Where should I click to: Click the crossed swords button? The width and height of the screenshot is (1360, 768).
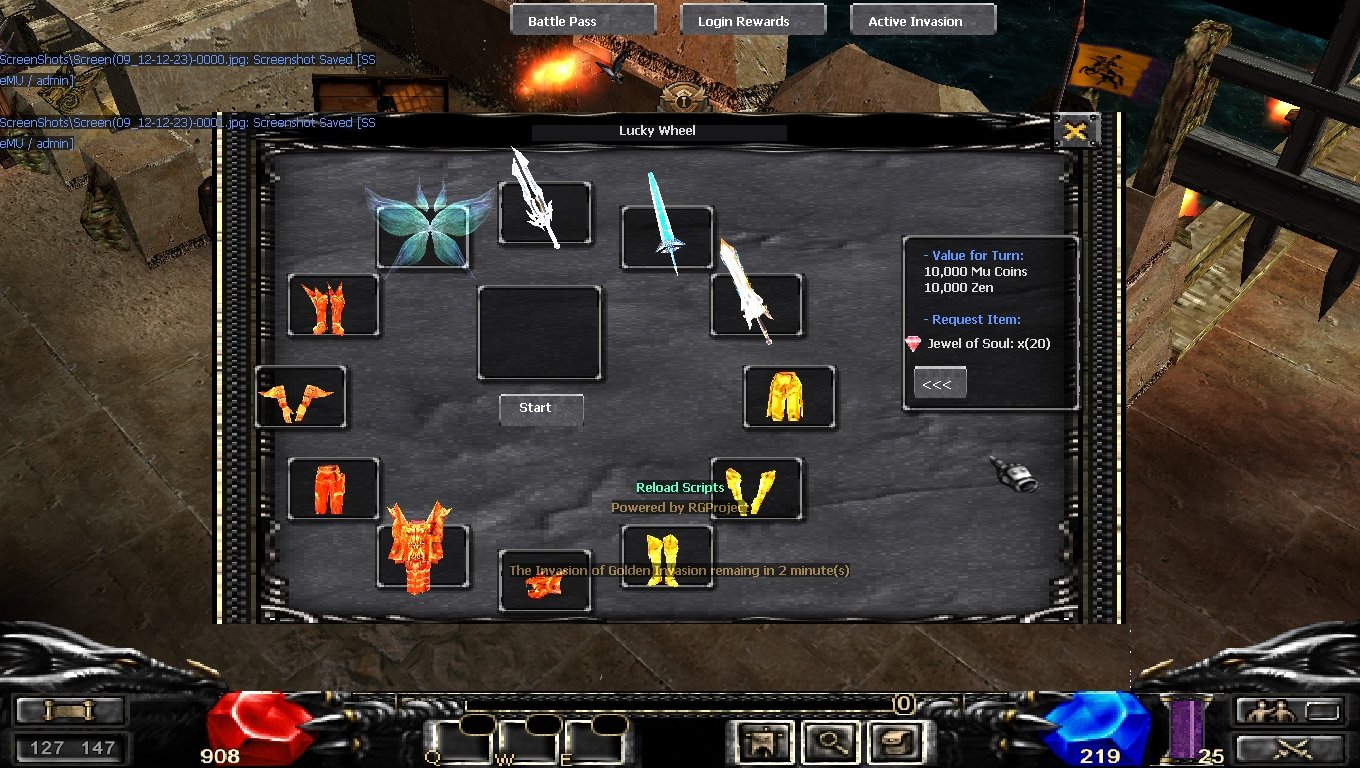point(1289,747)
